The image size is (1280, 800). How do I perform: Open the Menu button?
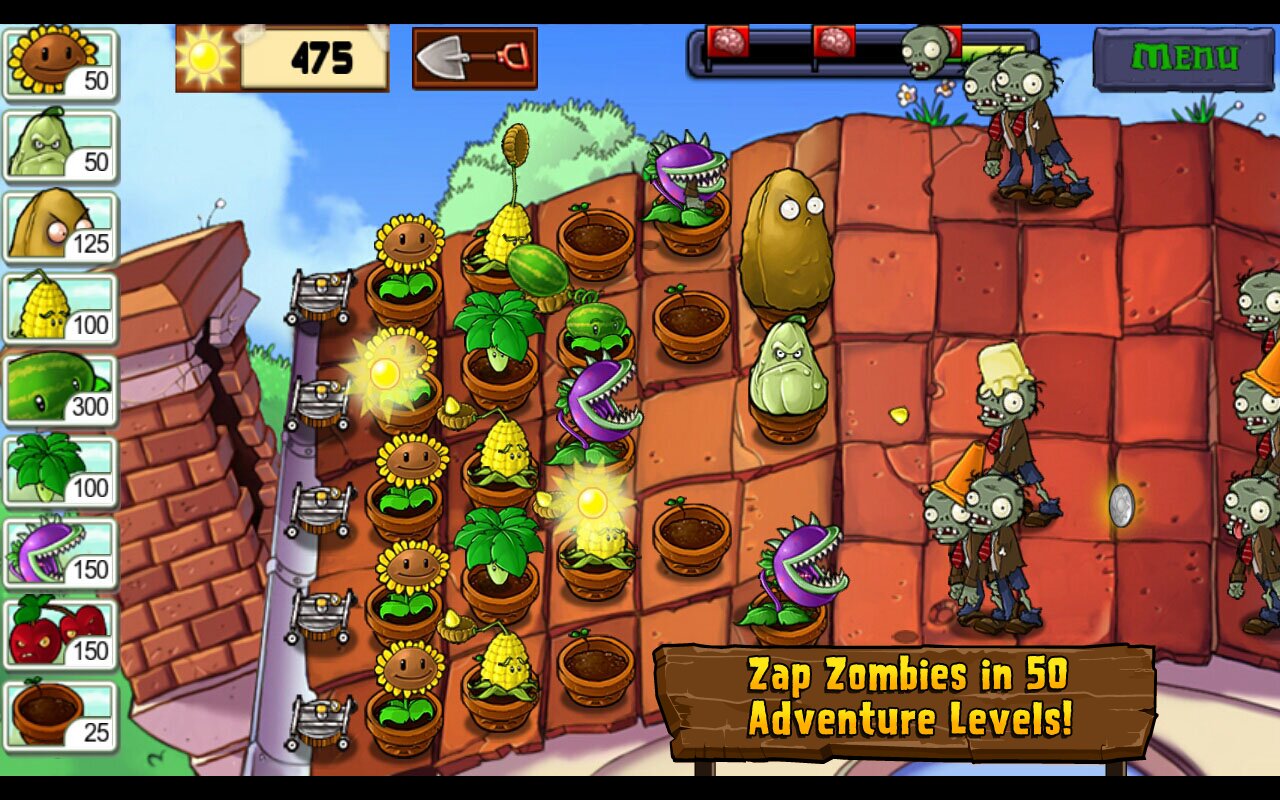1185,58
